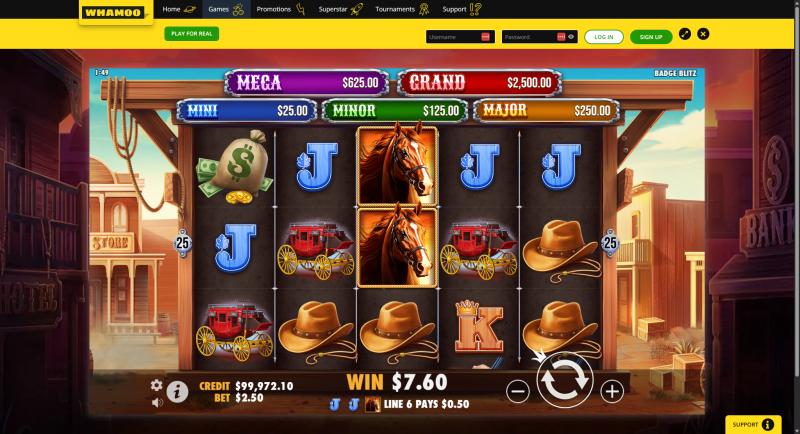Open the yellow Support chat widget
The image size is (800, 434).
(753, 423)
